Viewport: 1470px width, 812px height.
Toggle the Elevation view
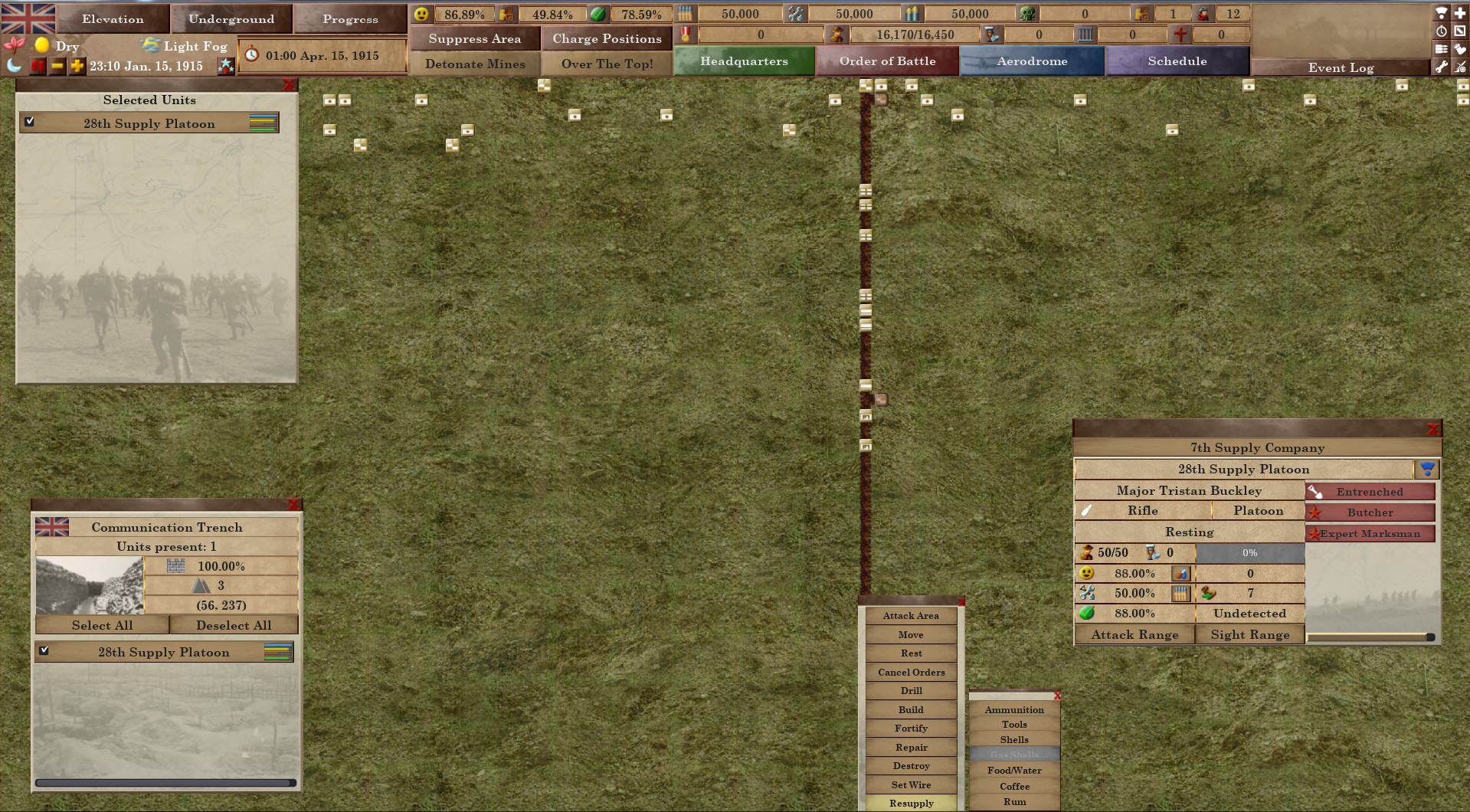pyautogui.click(x=113, y=19)
